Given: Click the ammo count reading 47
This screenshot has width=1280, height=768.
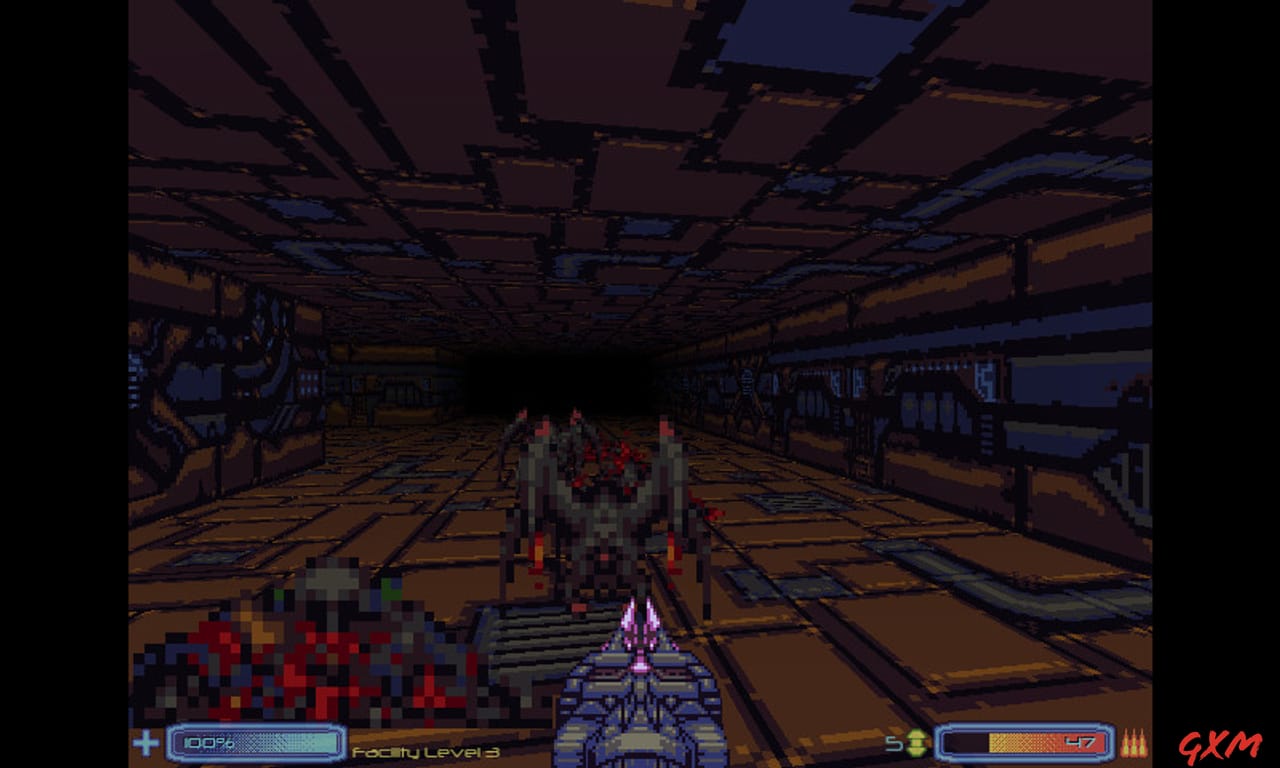Looking at the screenshot, I should (1082, 743).
